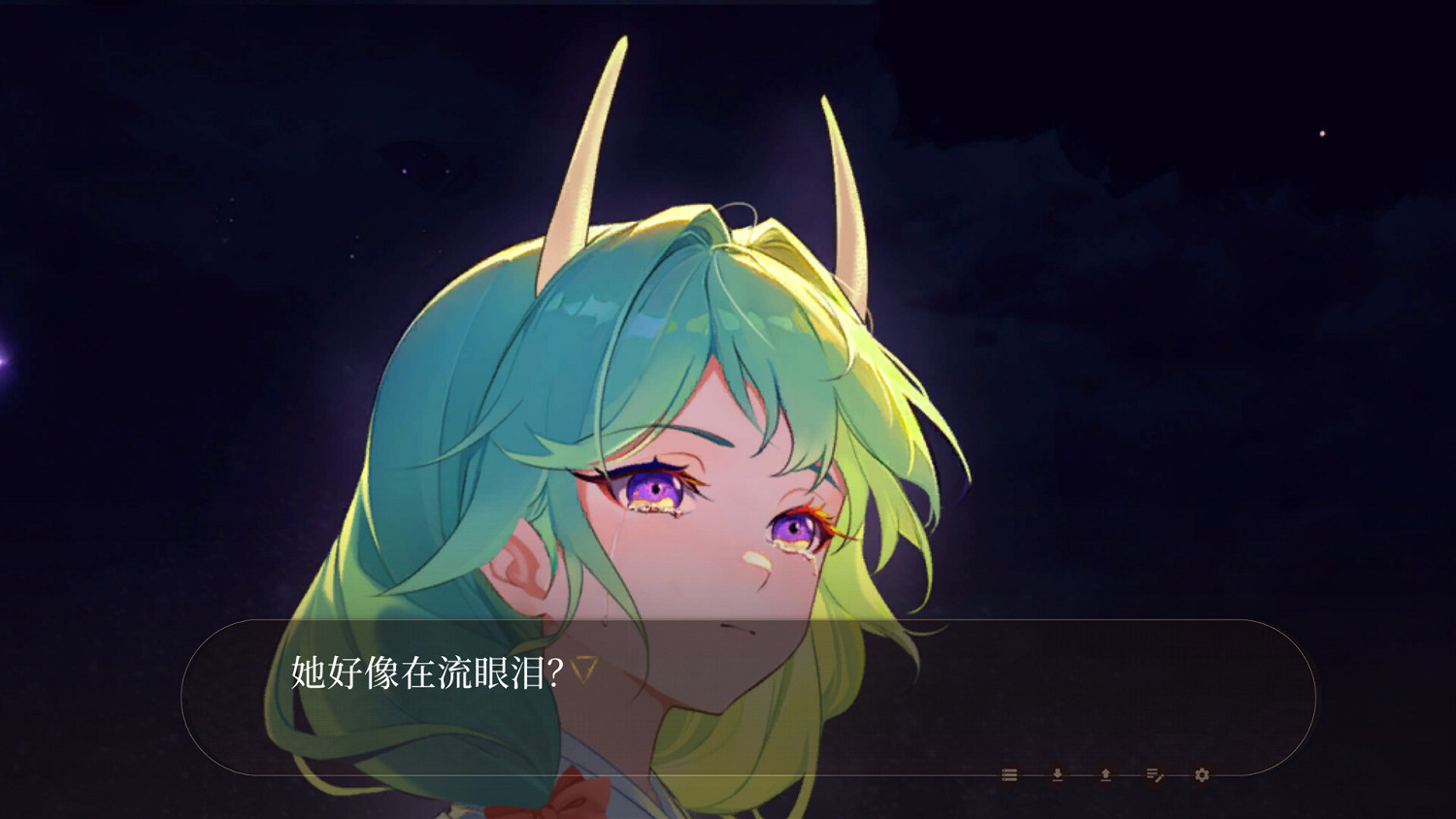This screenshot has height=819, width=1456.
Task: Select the load game download-arrow icon
Action: [x=1056, y=773]
